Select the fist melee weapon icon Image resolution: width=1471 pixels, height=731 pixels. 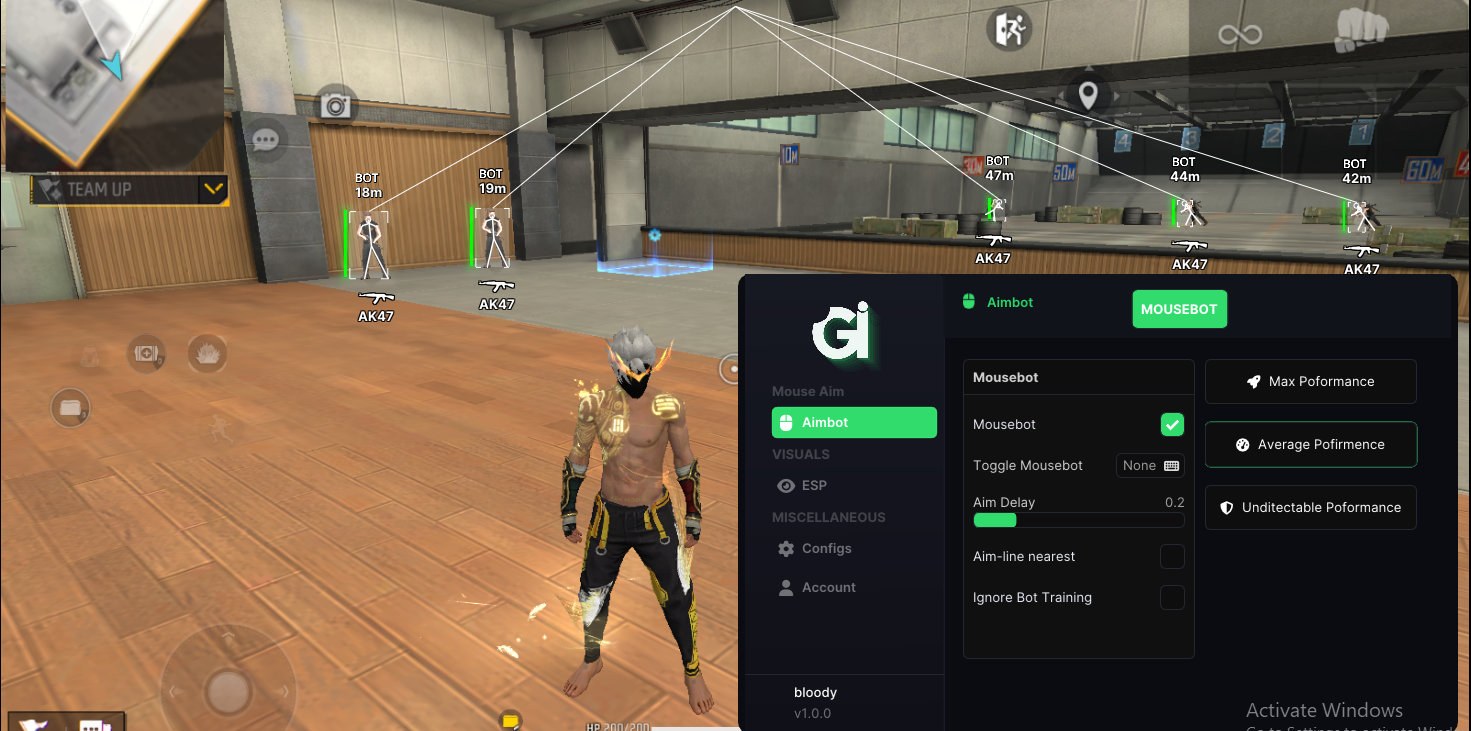pos(1361,31)
